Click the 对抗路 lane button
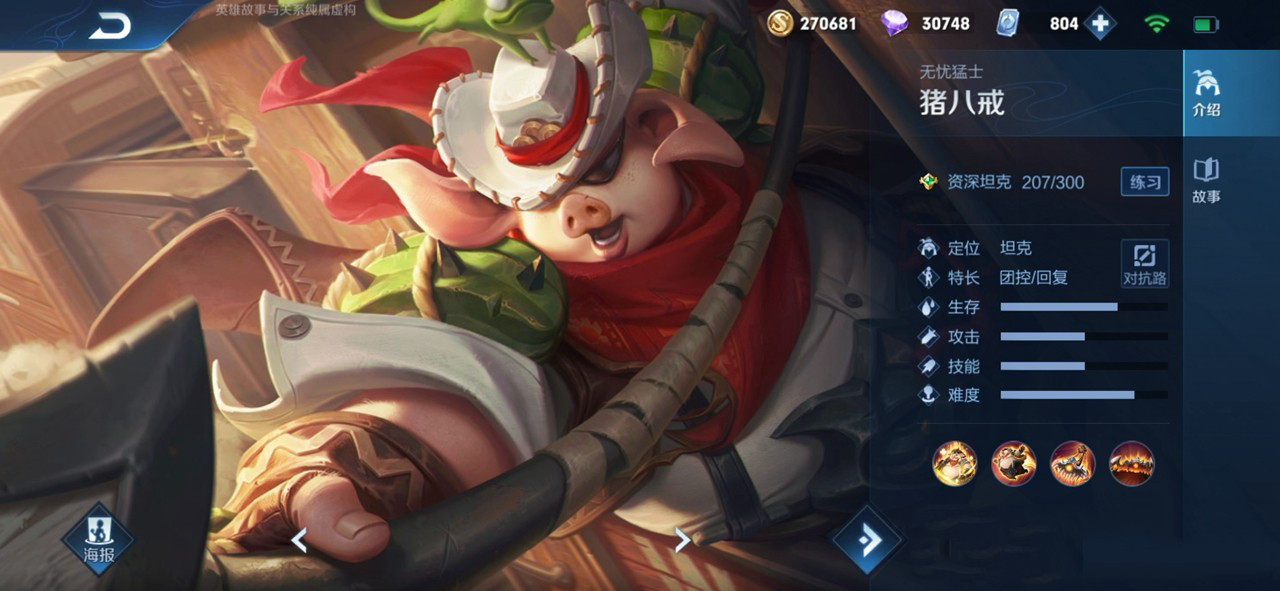Screen dimensions: 1280x591 [x=1144, y=264]
